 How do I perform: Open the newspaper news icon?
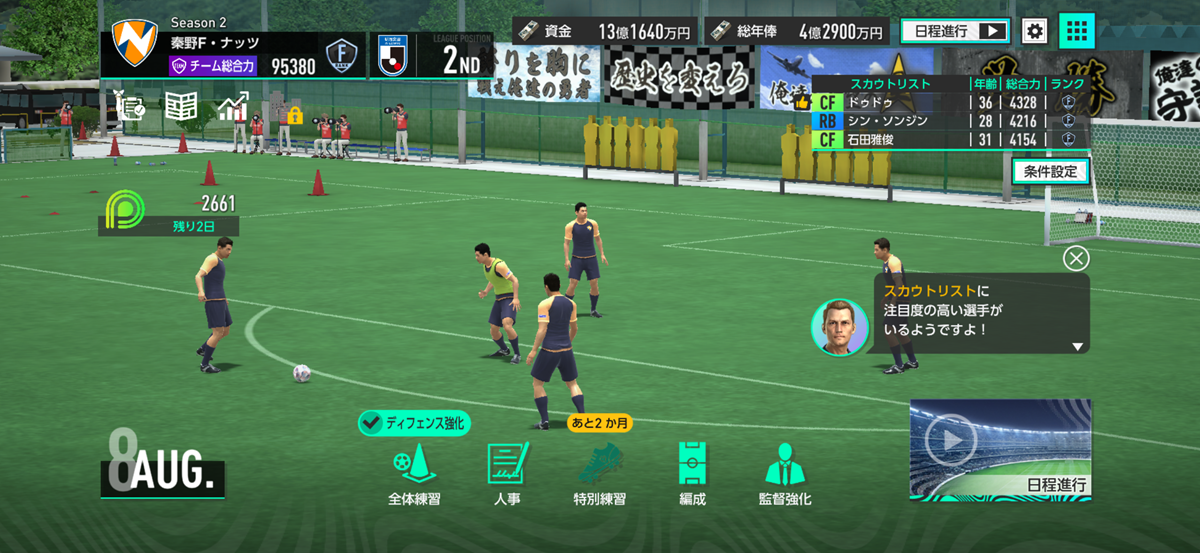click(x=180, y=107)
